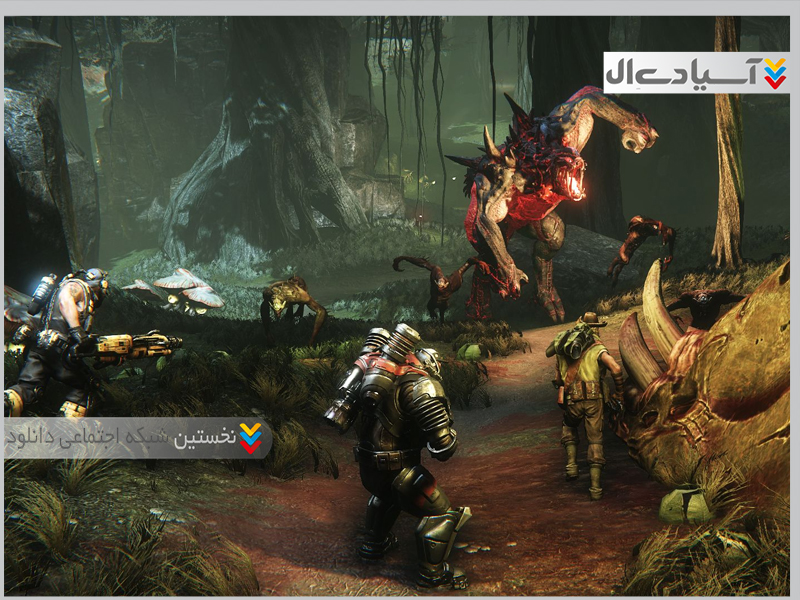Click the white site logo banner

(696, 73)
